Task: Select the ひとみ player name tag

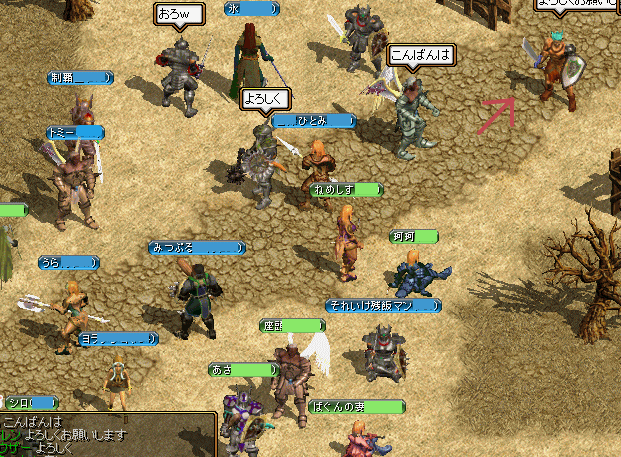Action: pyautogui.click(x=314, y=121)
